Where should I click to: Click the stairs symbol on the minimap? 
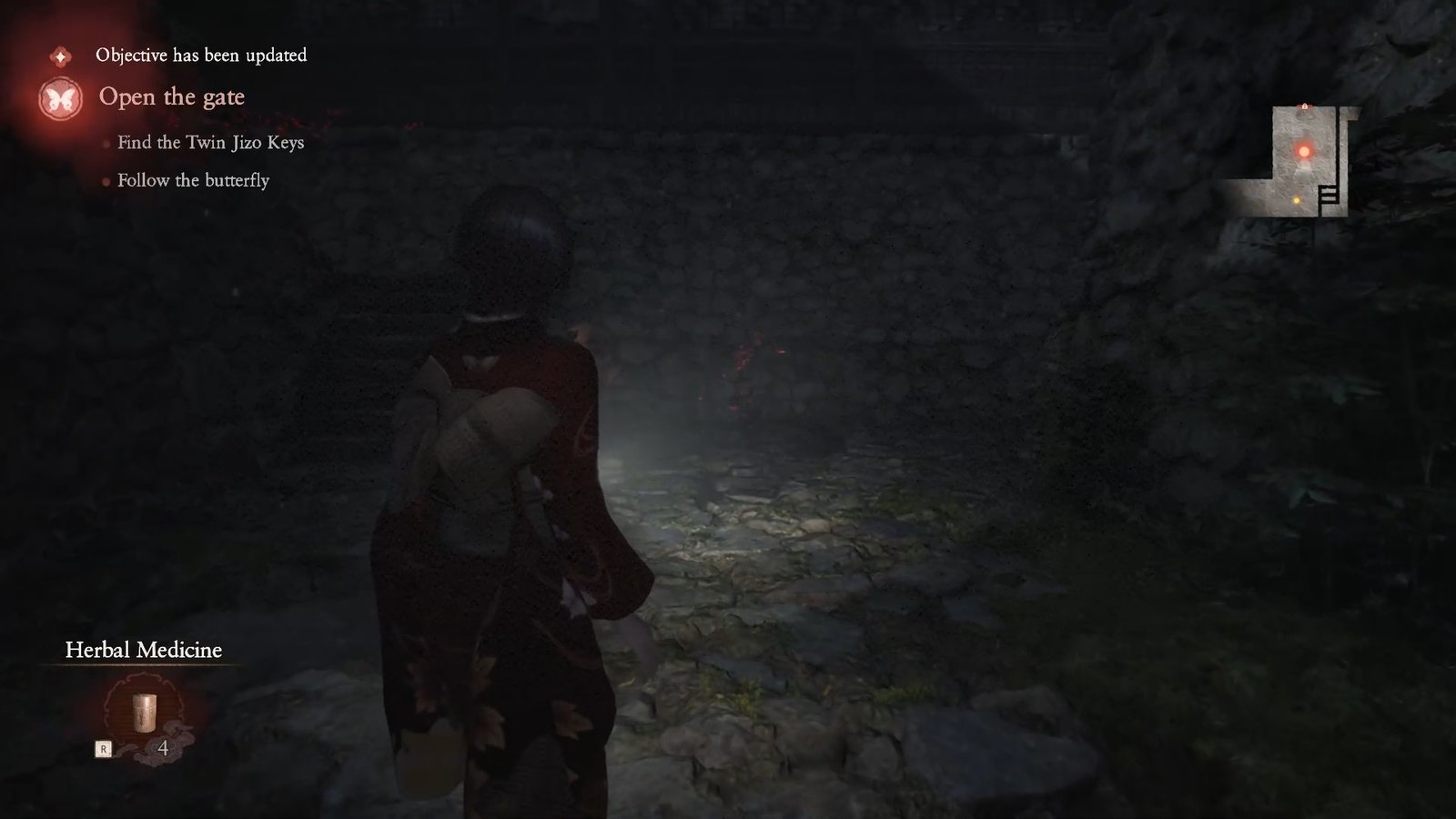point(1328,196)
